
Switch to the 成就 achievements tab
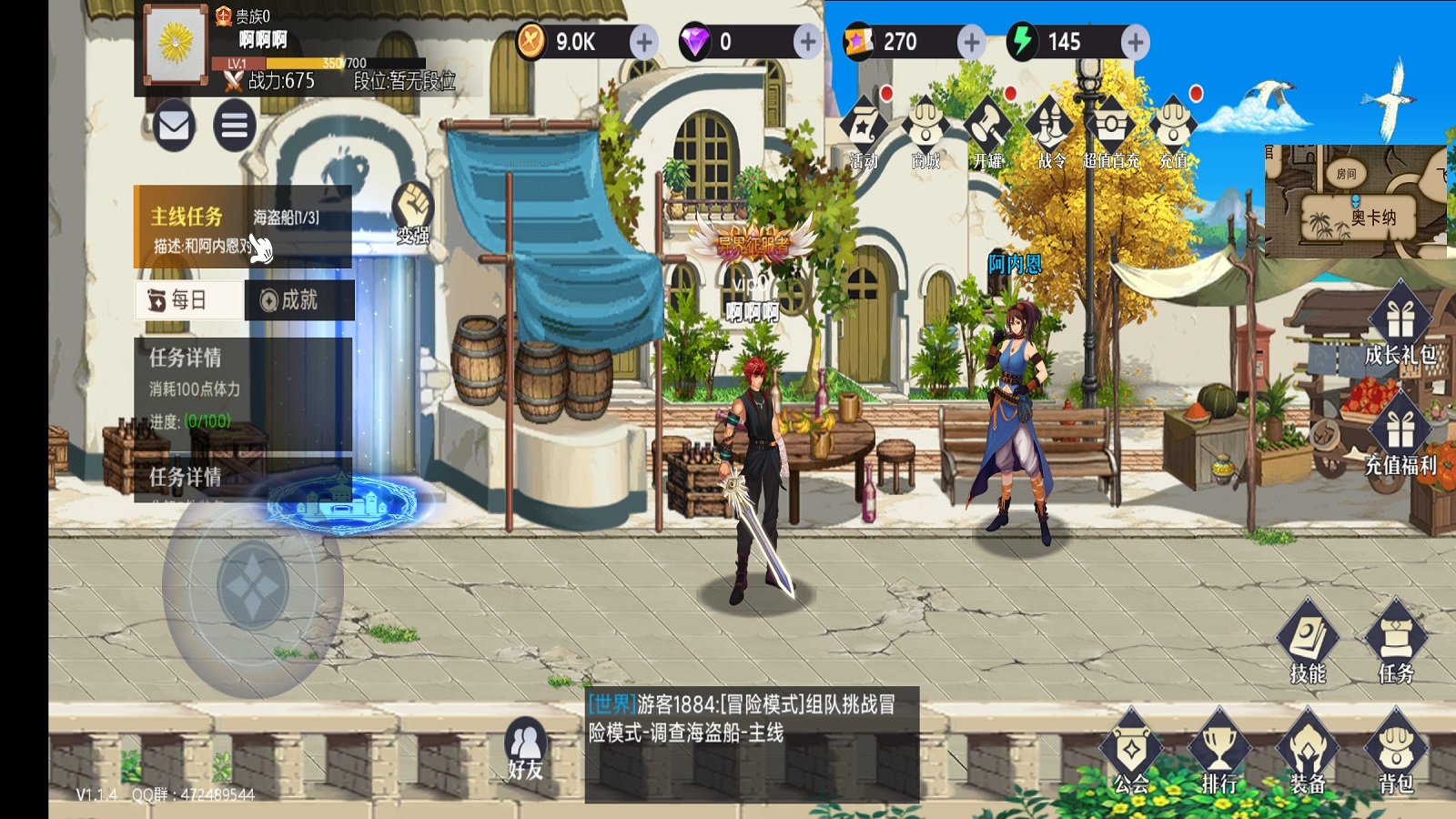click(298, 300)
